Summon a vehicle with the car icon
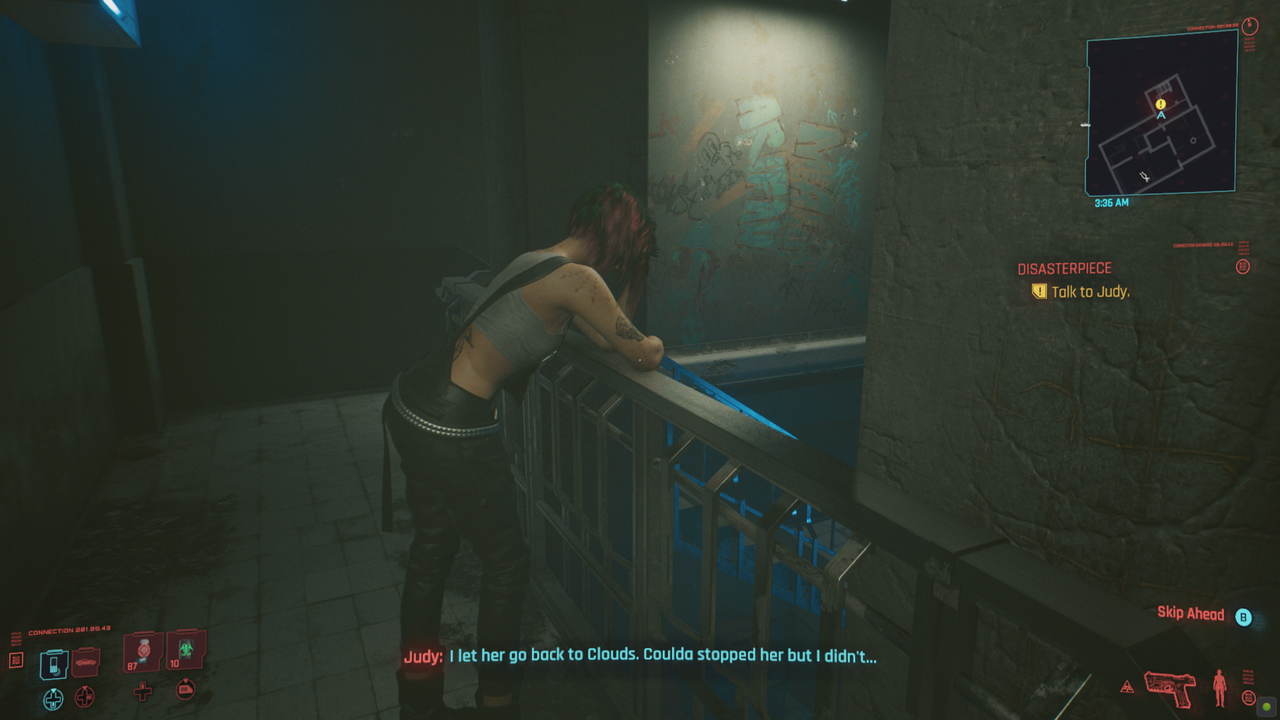This screenshot has height=720, width=1280. coord(86,662)
